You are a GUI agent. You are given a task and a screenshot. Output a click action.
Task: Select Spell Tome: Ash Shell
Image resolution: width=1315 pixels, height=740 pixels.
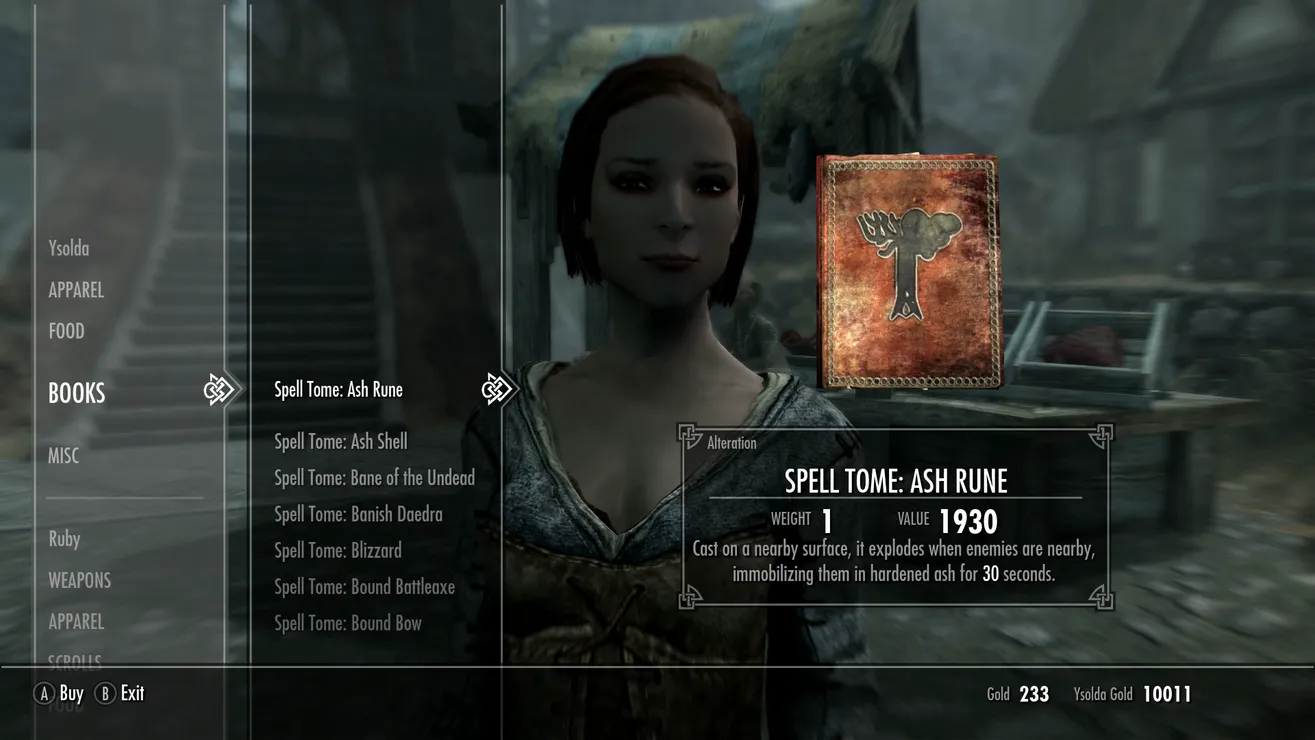tap(341, 441)
